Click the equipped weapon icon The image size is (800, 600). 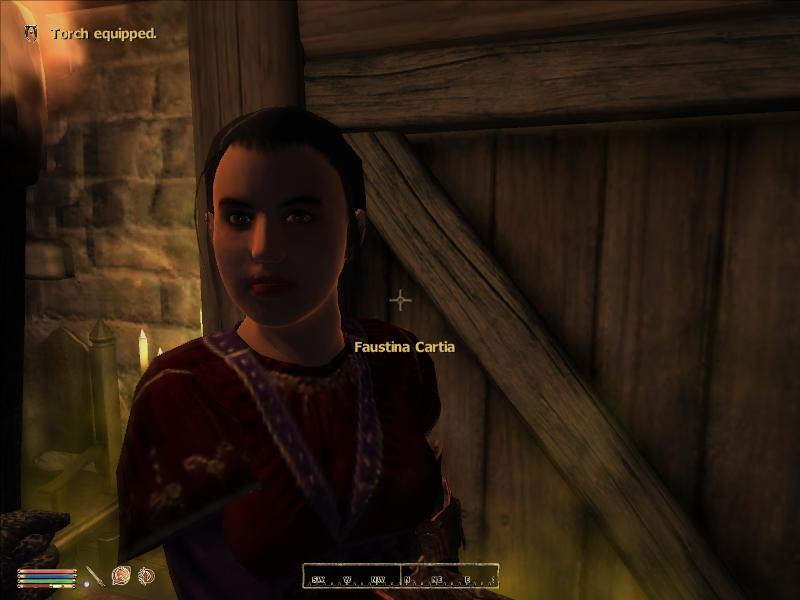pyautogui.click(x=95, y=577)
